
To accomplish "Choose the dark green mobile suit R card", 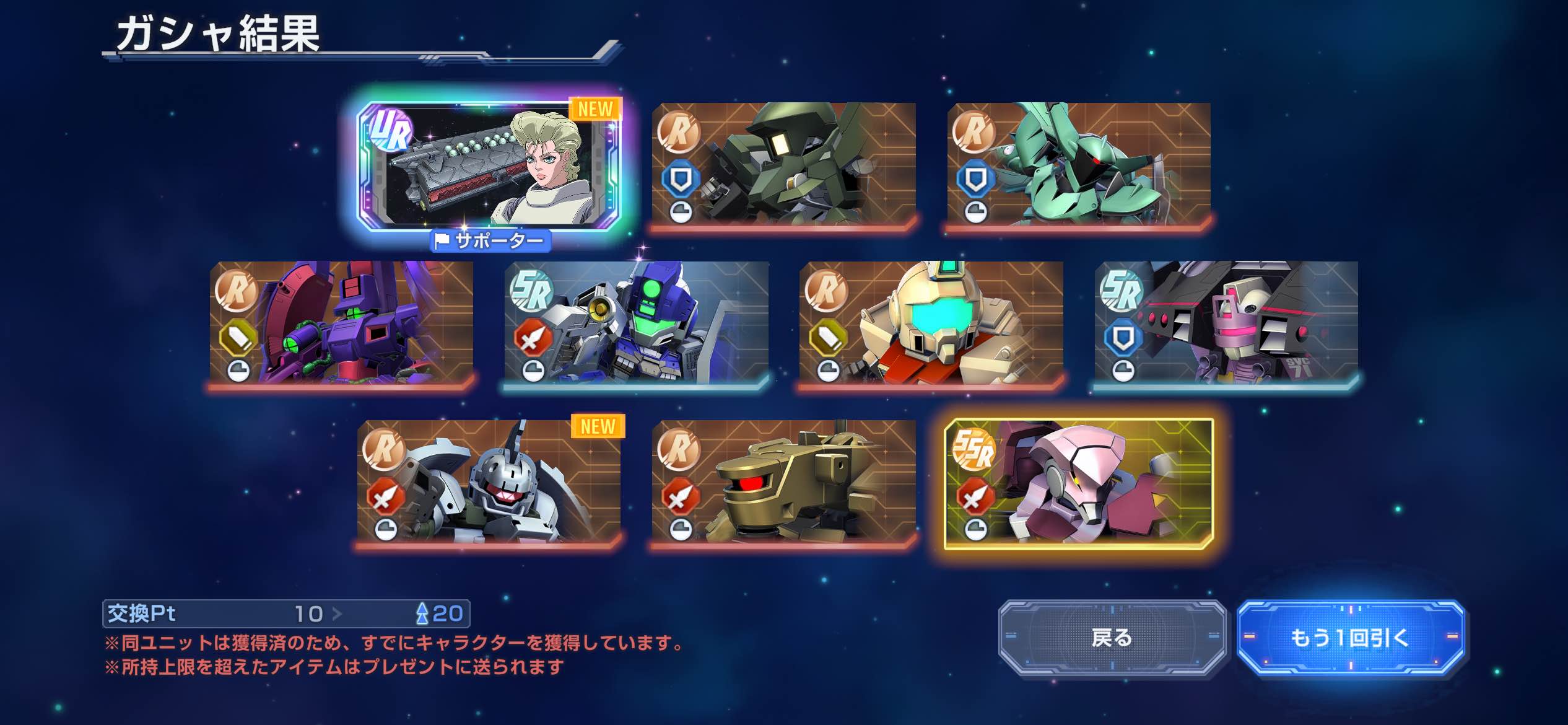I will point(783,164).
